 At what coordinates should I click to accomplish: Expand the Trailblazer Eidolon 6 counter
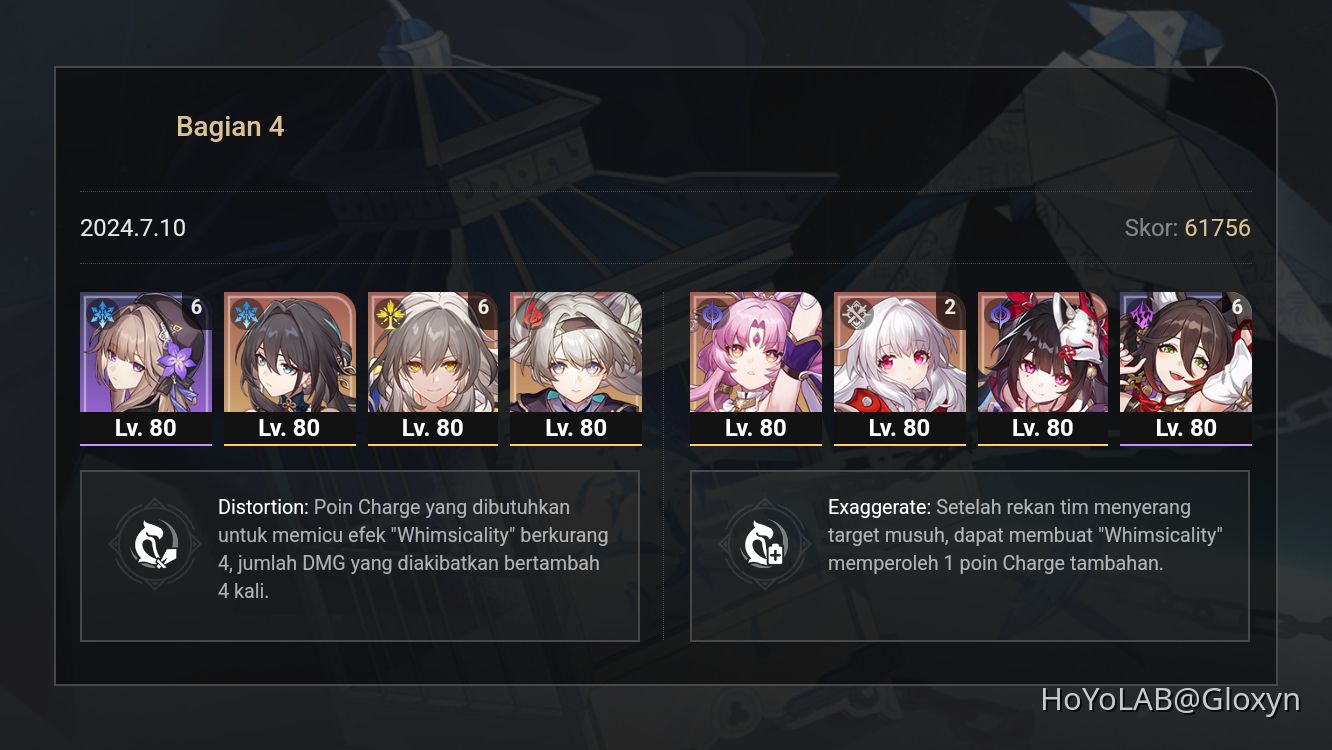tap(482, 308)
